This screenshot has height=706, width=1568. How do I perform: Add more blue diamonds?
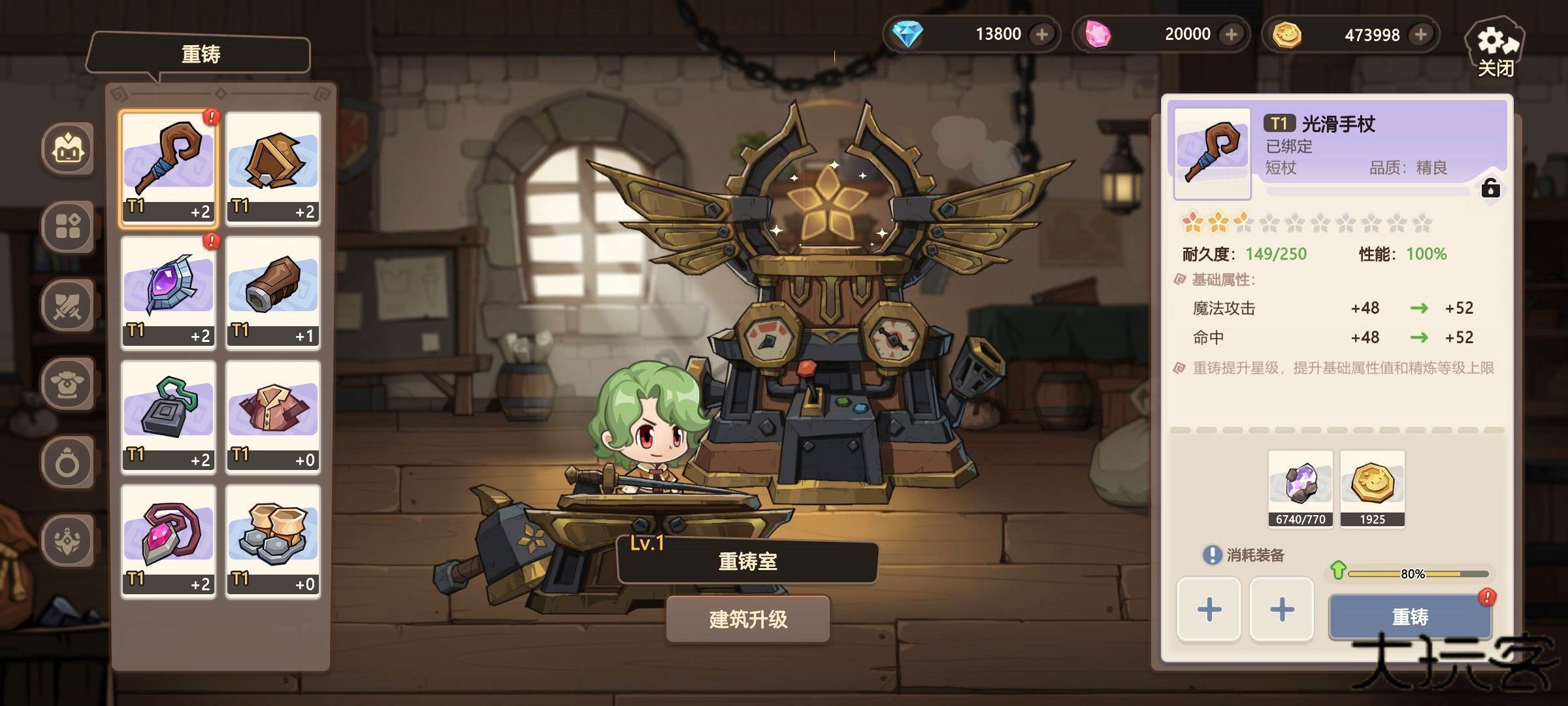1042,34
